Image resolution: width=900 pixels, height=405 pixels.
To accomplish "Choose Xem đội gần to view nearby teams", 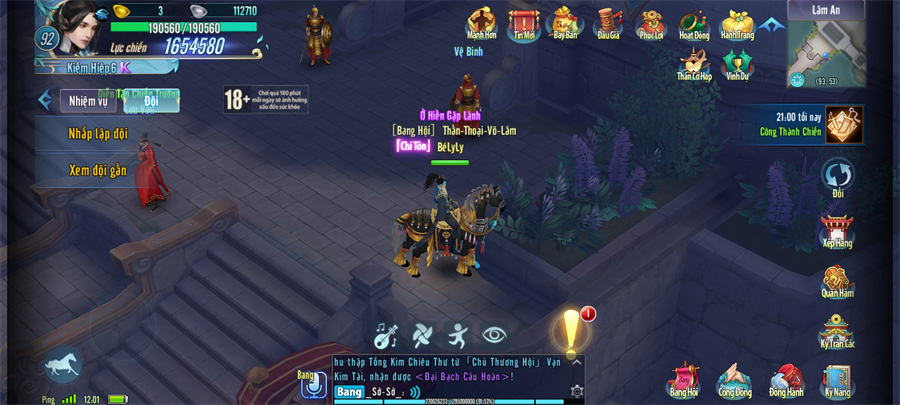I will [98, 170].
